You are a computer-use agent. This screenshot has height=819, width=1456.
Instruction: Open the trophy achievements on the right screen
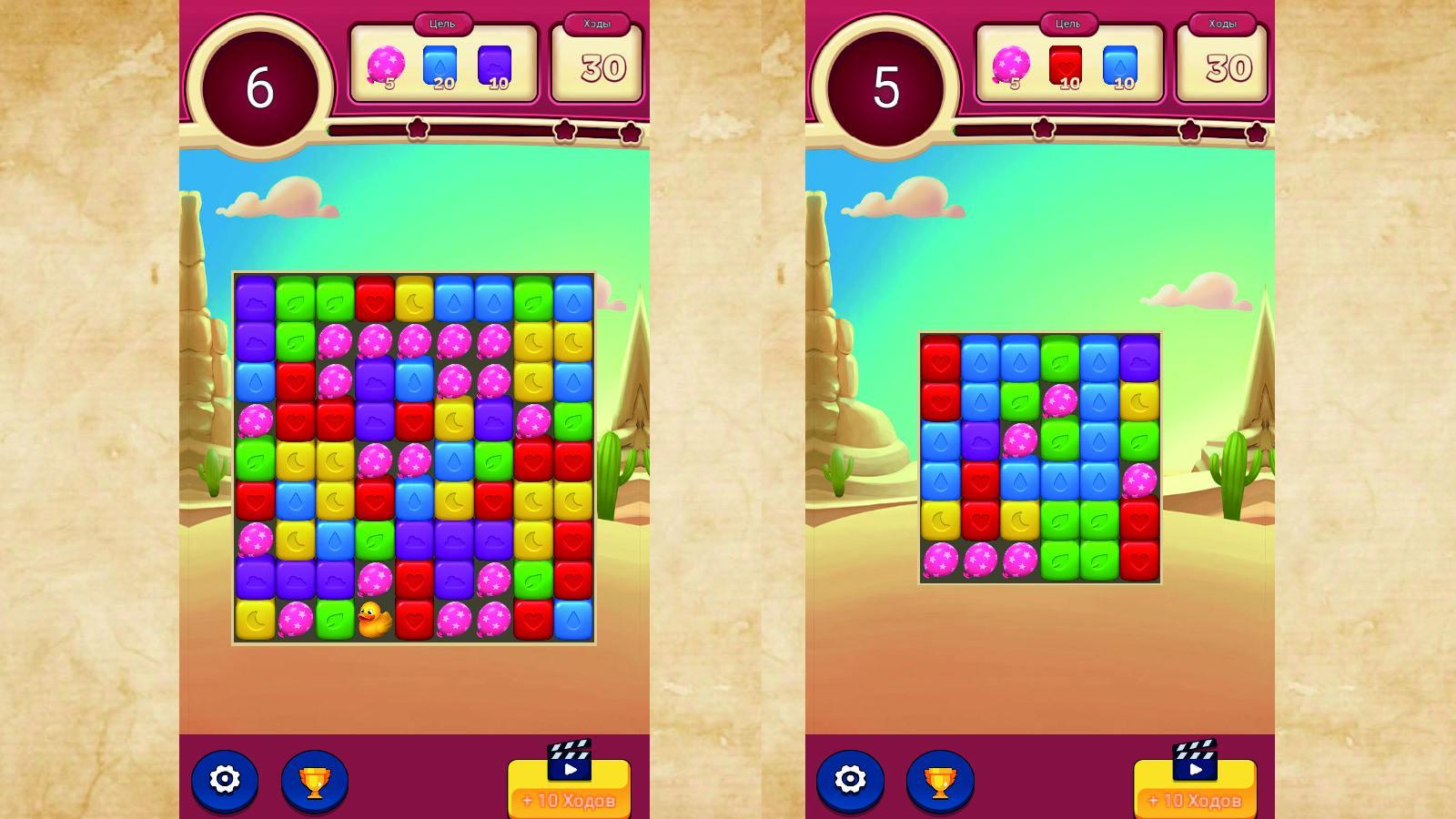point(938,779)
